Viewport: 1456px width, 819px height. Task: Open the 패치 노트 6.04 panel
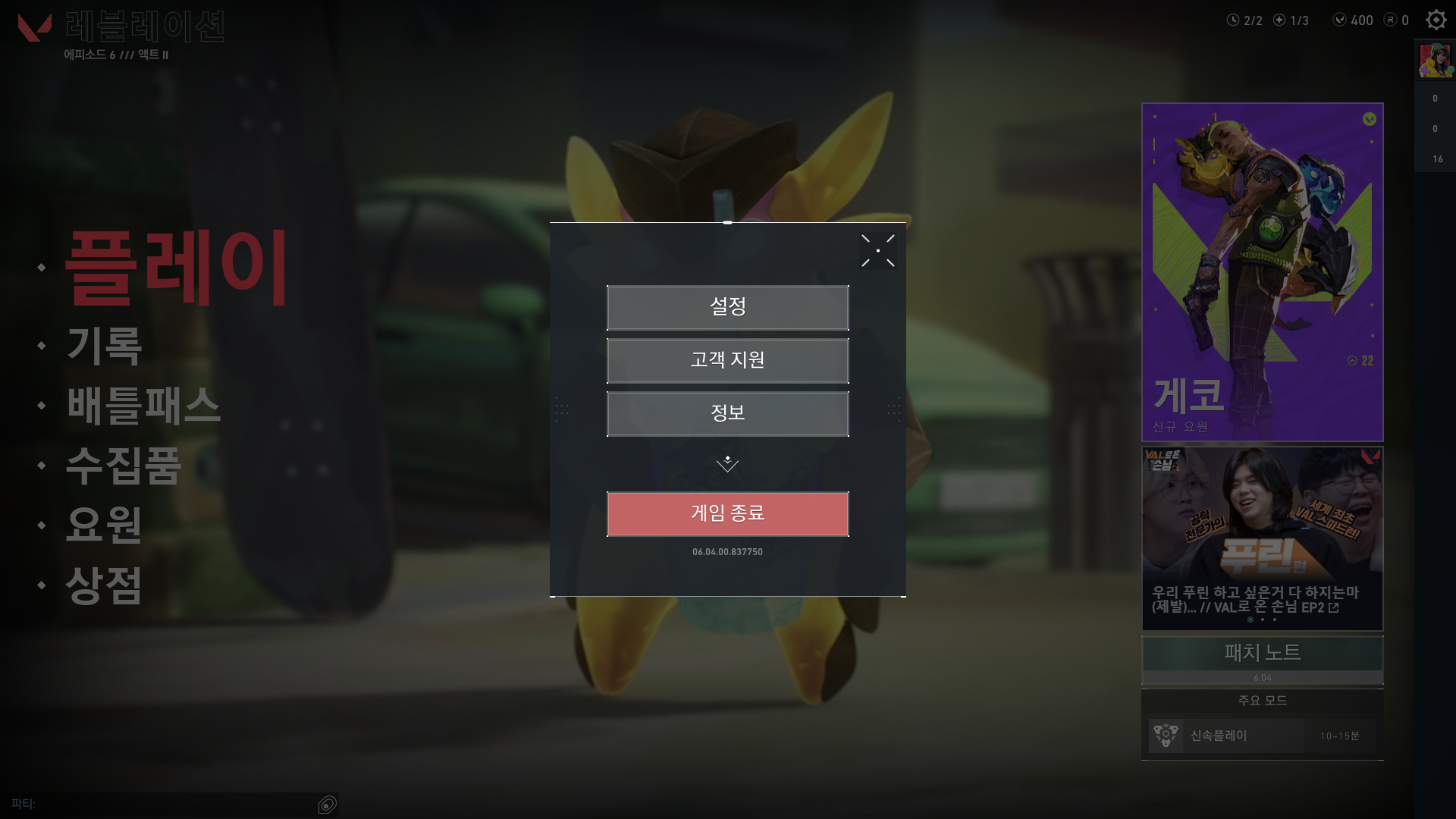[x=1262, y=658]
